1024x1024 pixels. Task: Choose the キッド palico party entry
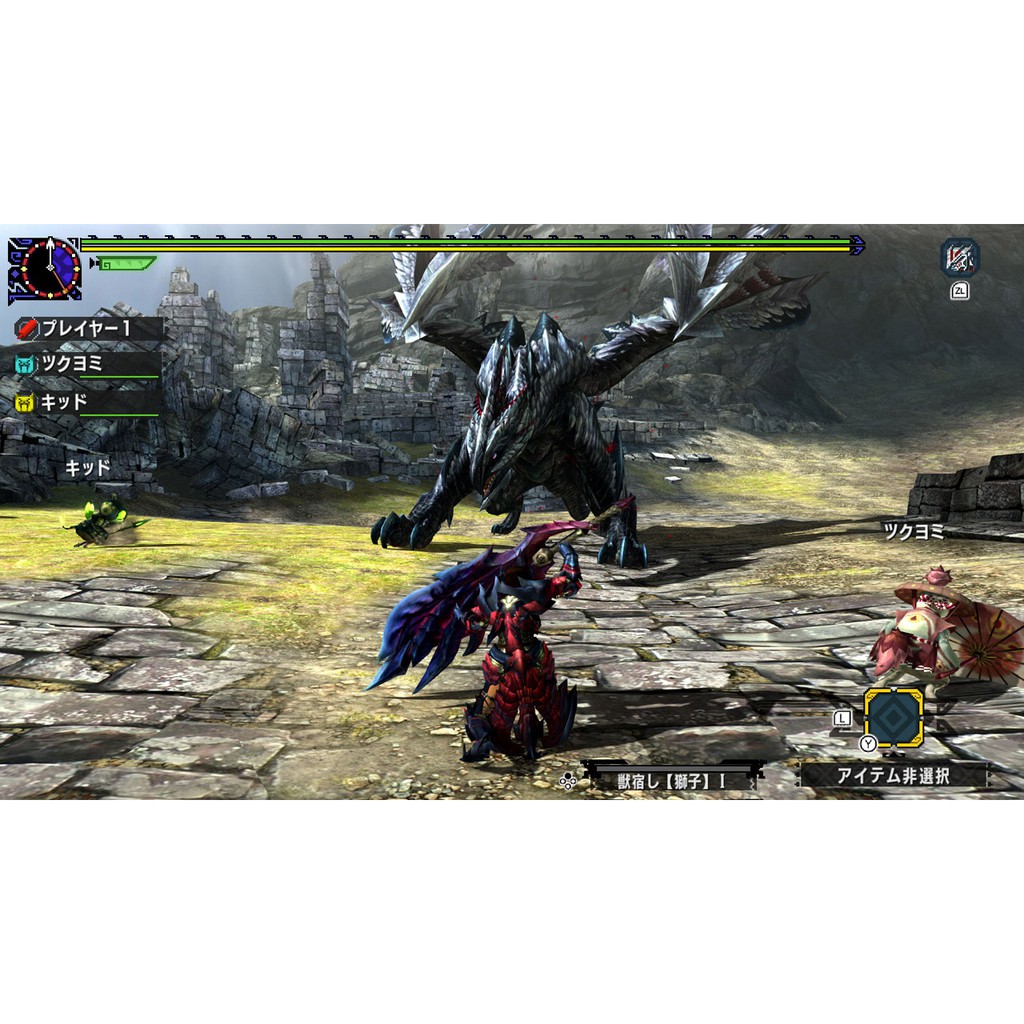coord(86,402)
